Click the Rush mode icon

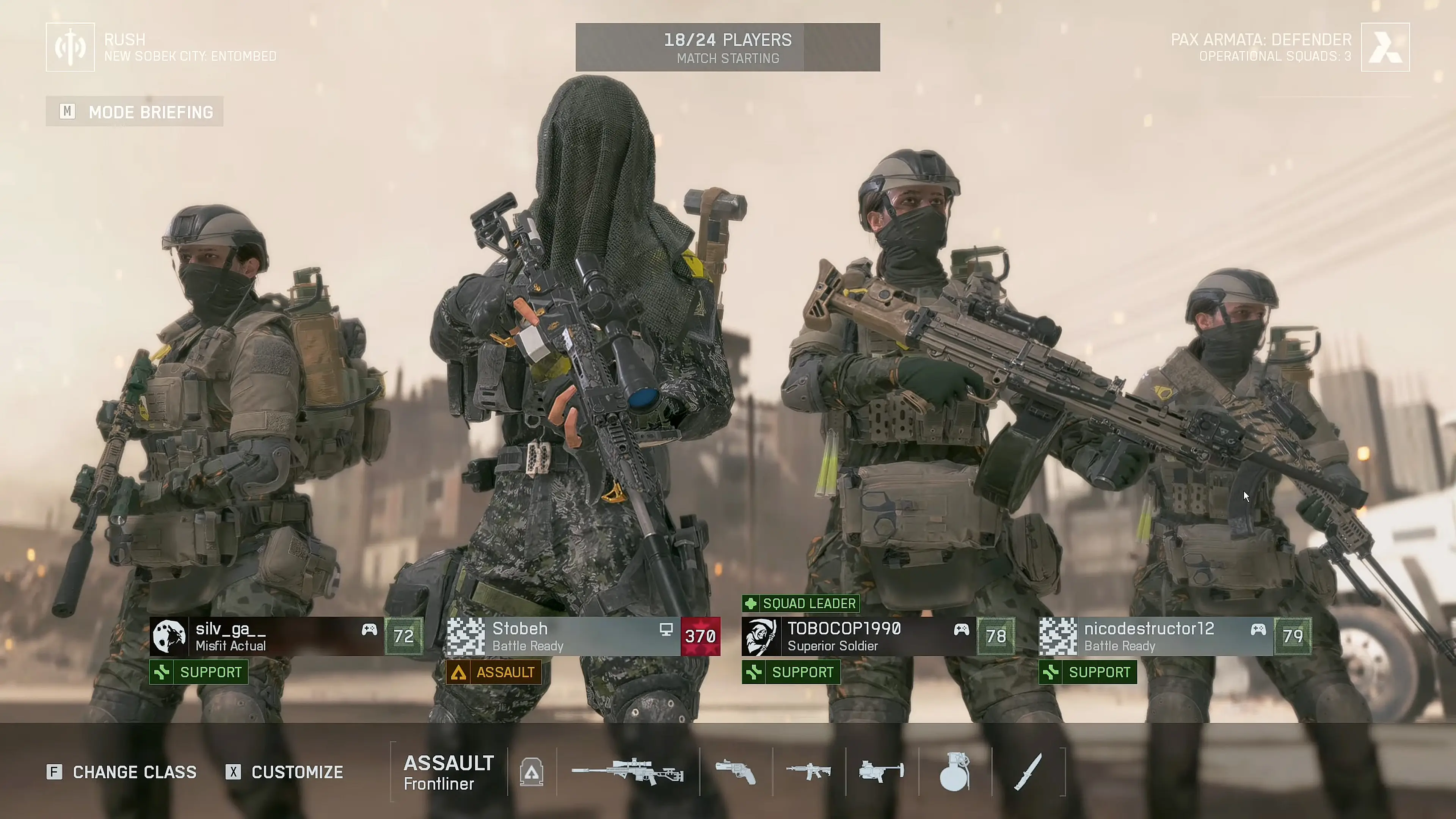tap(70, 47)
